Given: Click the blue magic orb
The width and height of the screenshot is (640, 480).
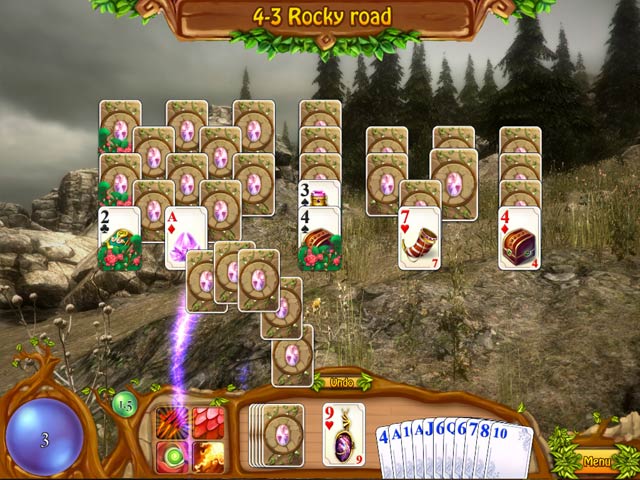Looking at the screenshot, I should click(x=44, y=437).
